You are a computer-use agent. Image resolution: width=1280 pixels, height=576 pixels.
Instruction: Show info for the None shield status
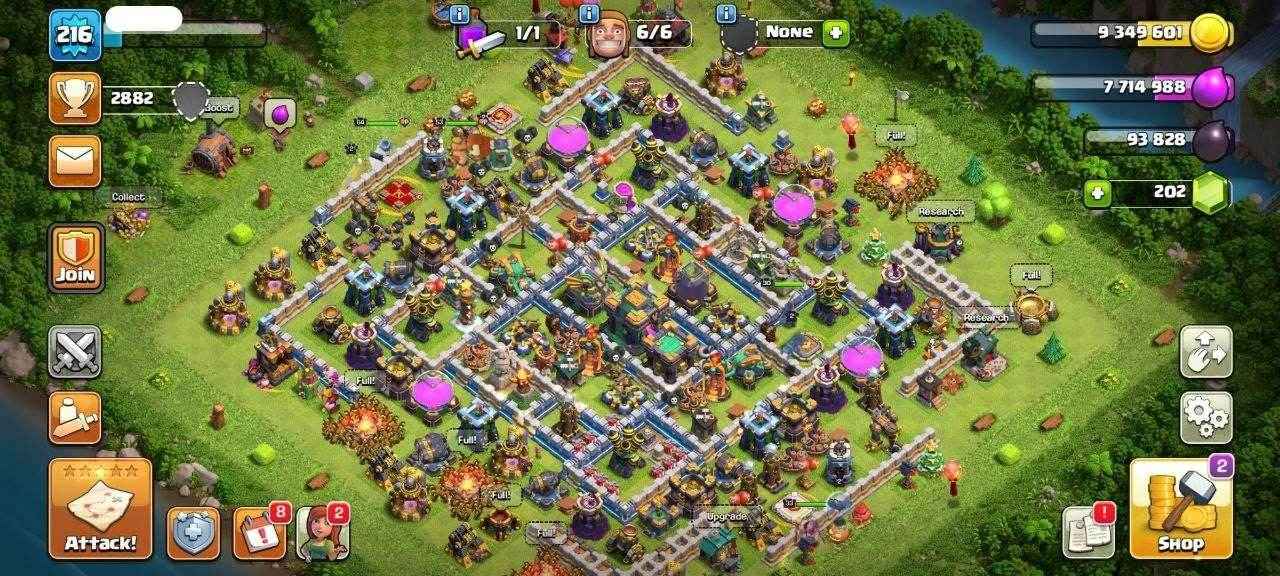[727, 14]
